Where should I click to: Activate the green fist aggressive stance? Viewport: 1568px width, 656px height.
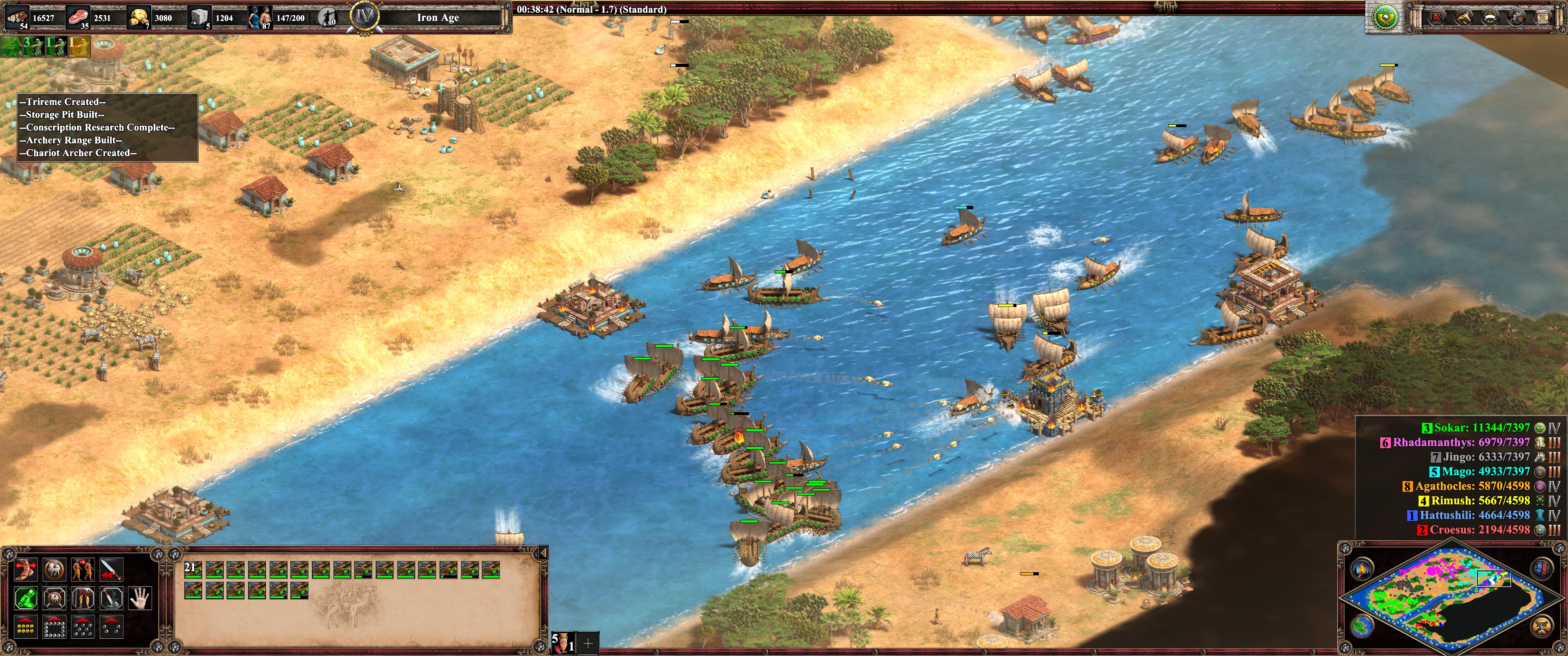pyautogui.click(x=26, y=598)
